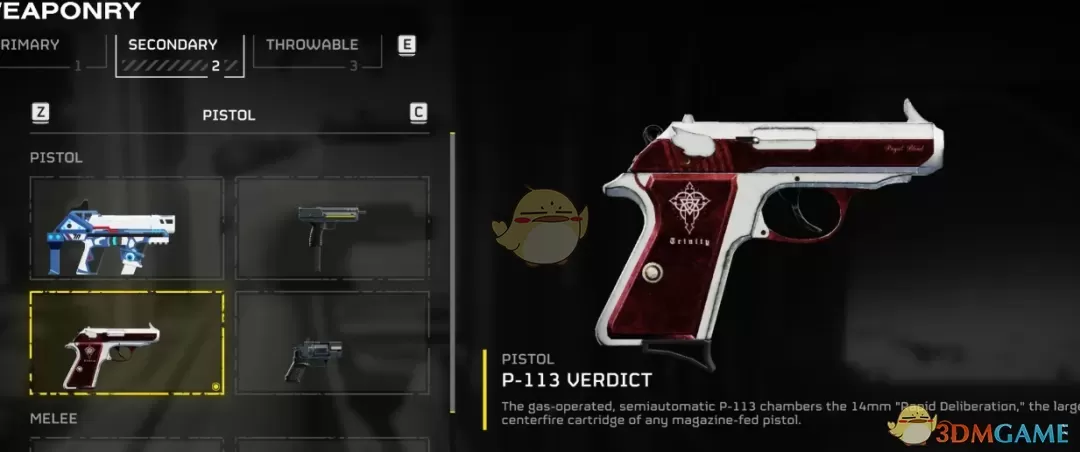Switch to the Throwable tab

[x=310, y=50]
